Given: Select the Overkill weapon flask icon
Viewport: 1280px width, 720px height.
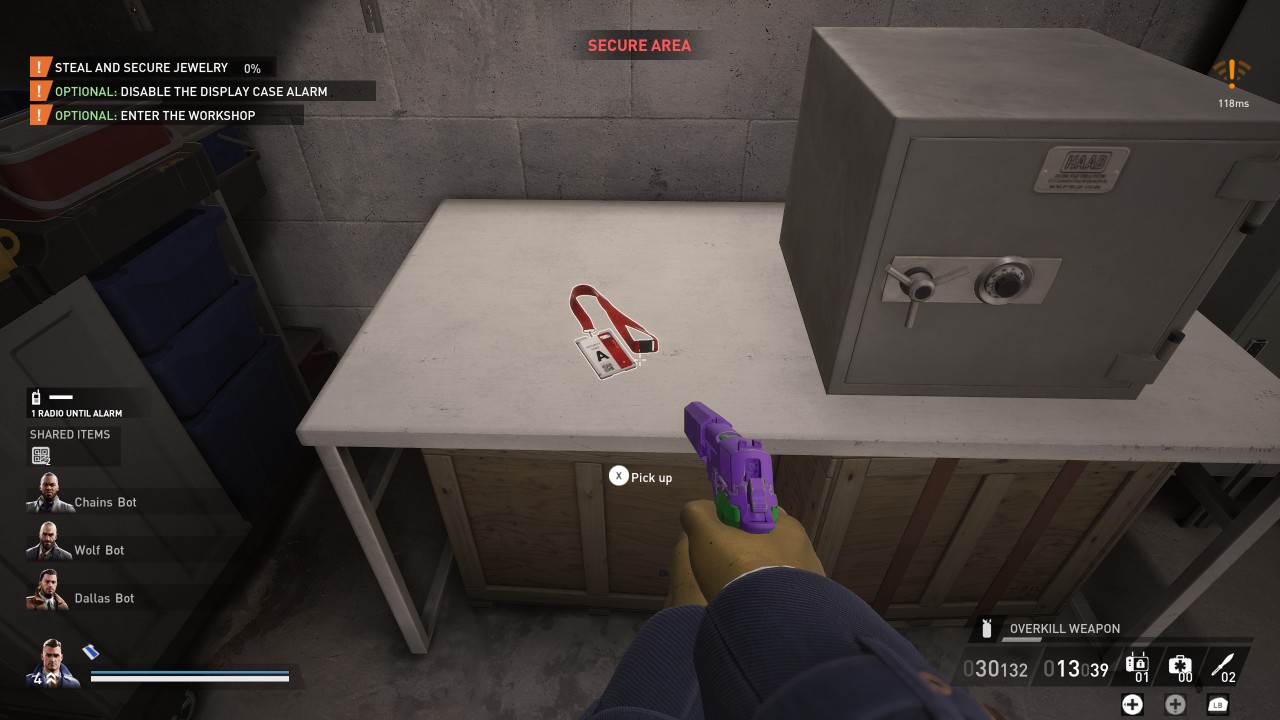Looking at the screenshot, I should pos(987,628).
